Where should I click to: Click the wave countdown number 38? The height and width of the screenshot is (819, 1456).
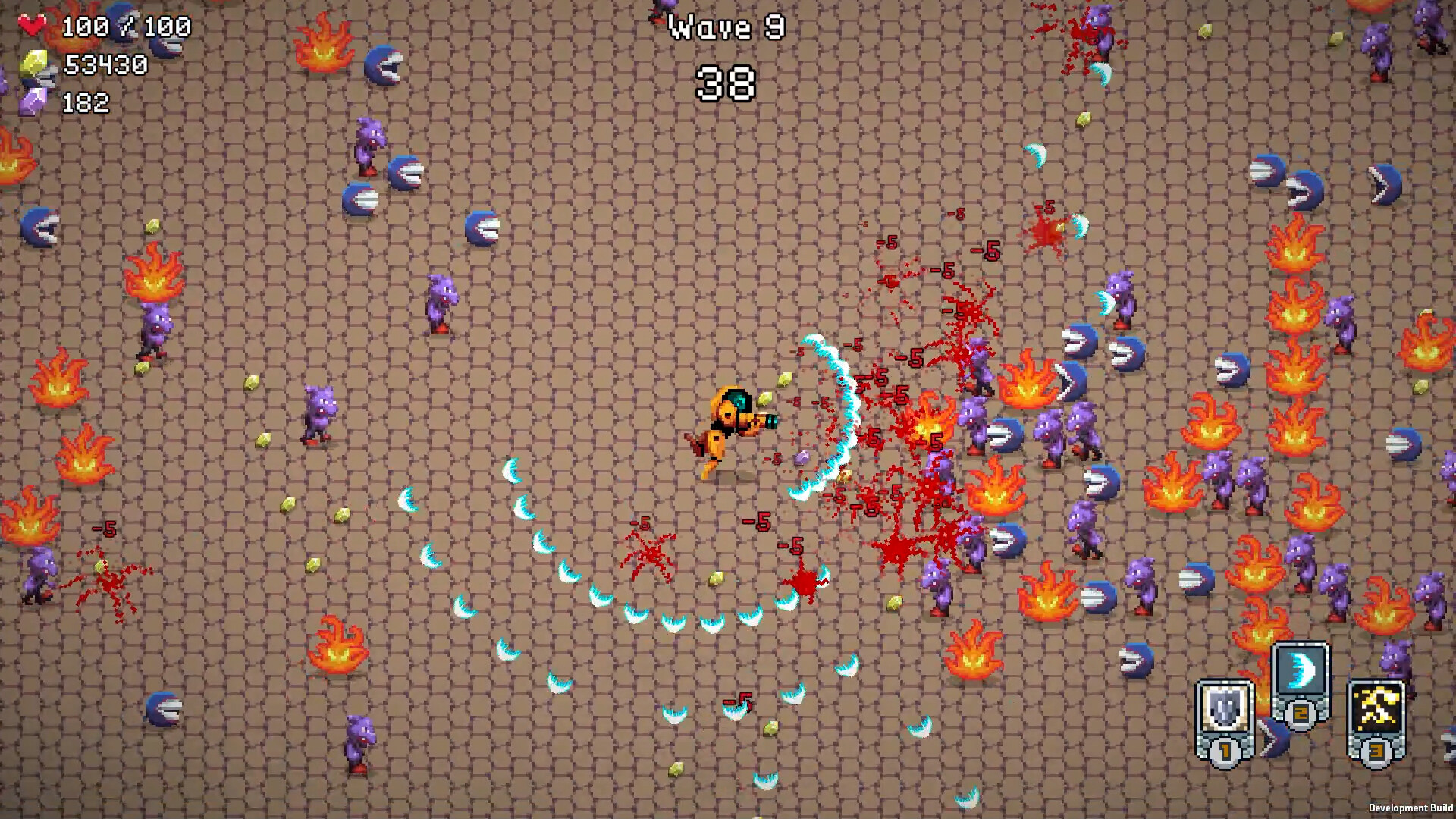click(726, 83)
